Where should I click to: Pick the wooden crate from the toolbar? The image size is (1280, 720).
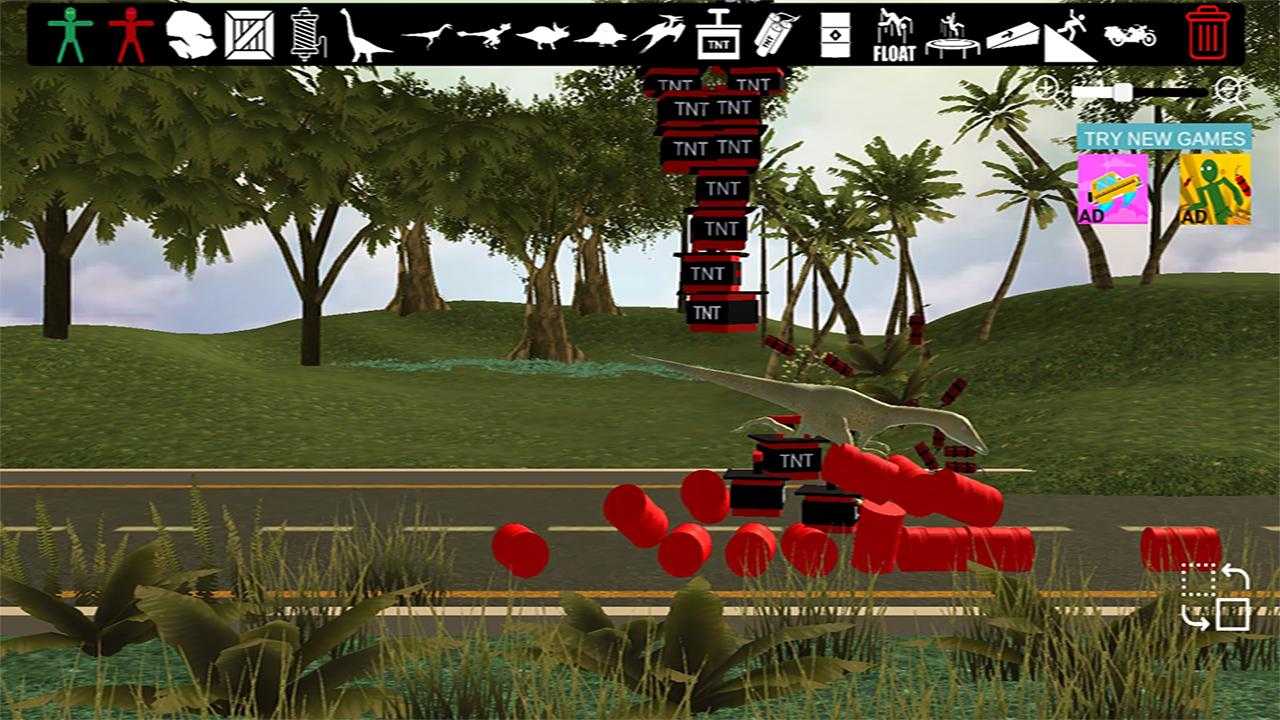(249, 35)
